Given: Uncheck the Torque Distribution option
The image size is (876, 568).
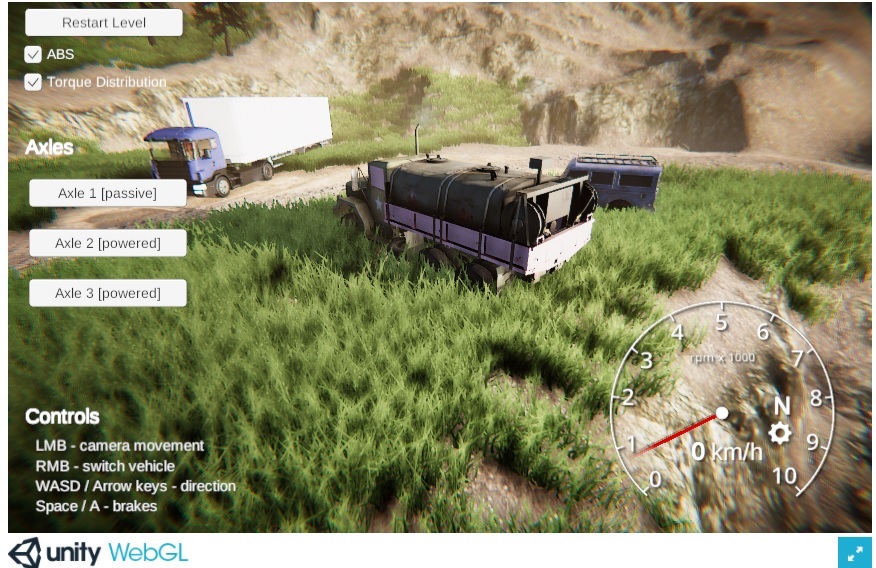Looking at the screenshot, I should click(x=33, y=82).
